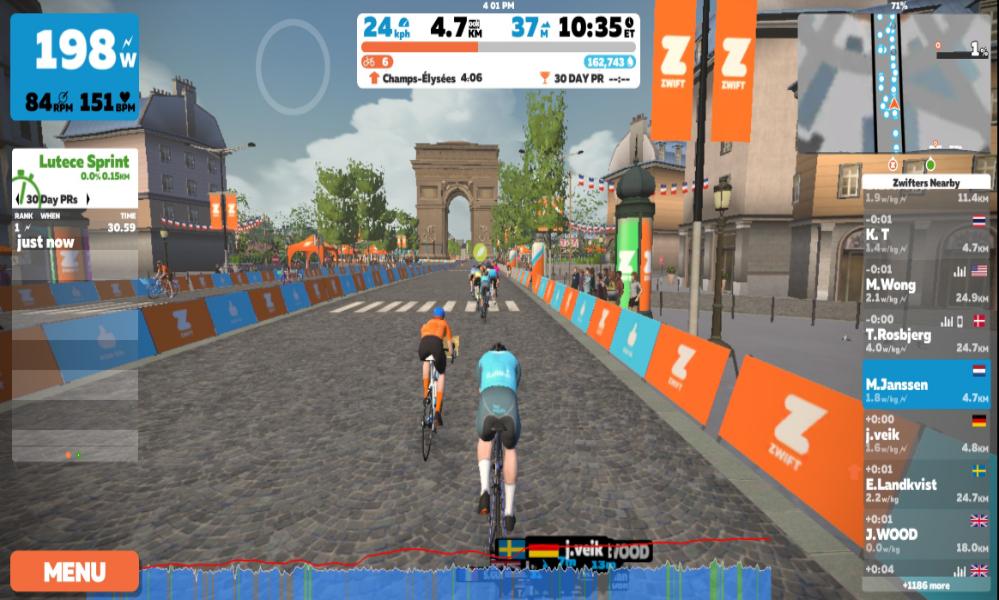
Task: Click the route minimap
Action: pos(893,84)
